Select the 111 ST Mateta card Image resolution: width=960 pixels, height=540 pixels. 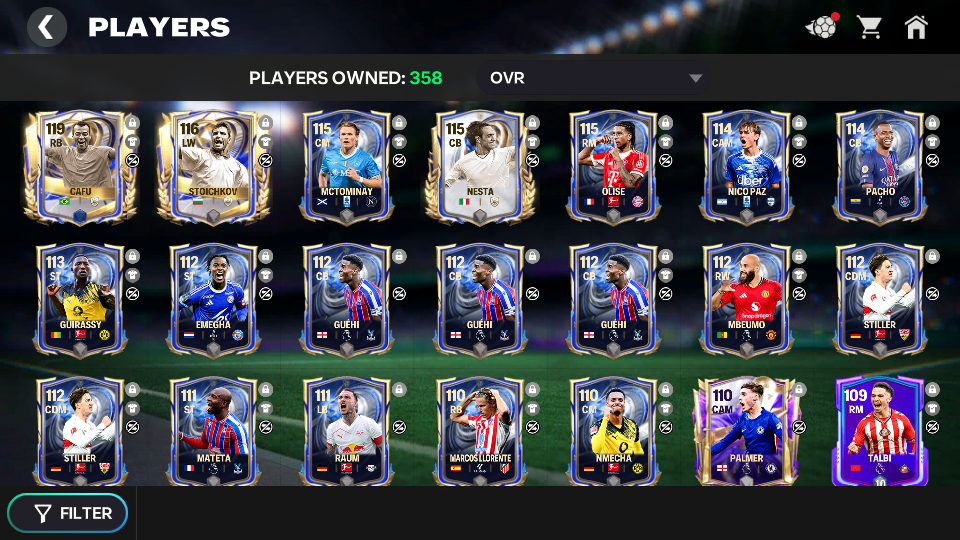coord(212,431)
